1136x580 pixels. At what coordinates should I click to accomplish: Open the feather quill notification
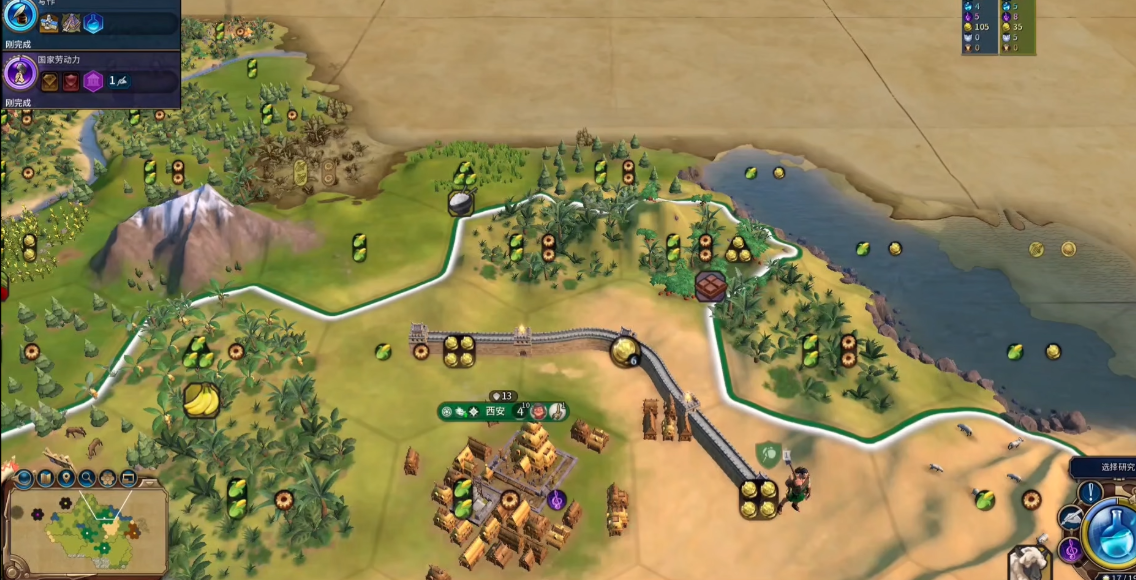coord(1072,518)
